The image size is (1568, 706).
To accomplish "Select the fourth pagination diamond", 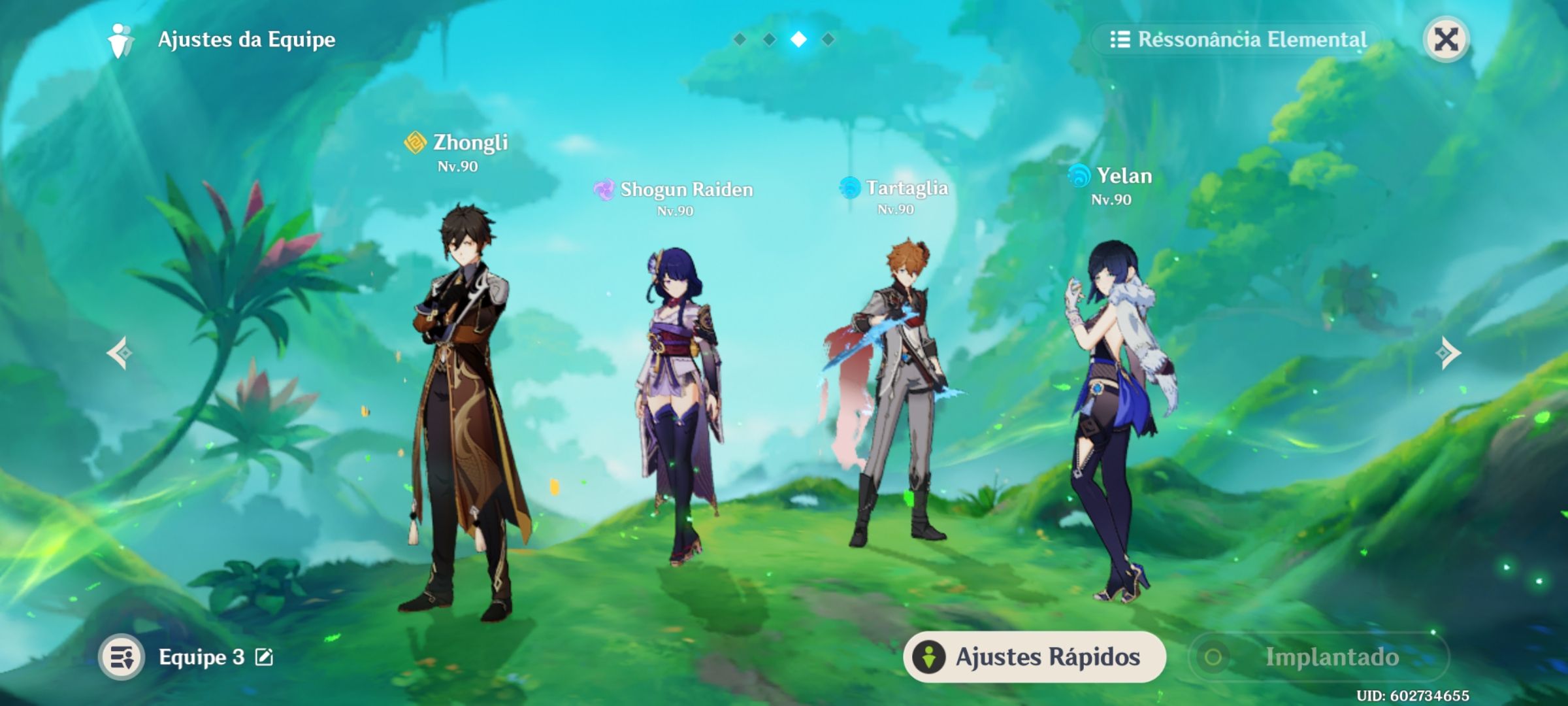I will (828, 39).
